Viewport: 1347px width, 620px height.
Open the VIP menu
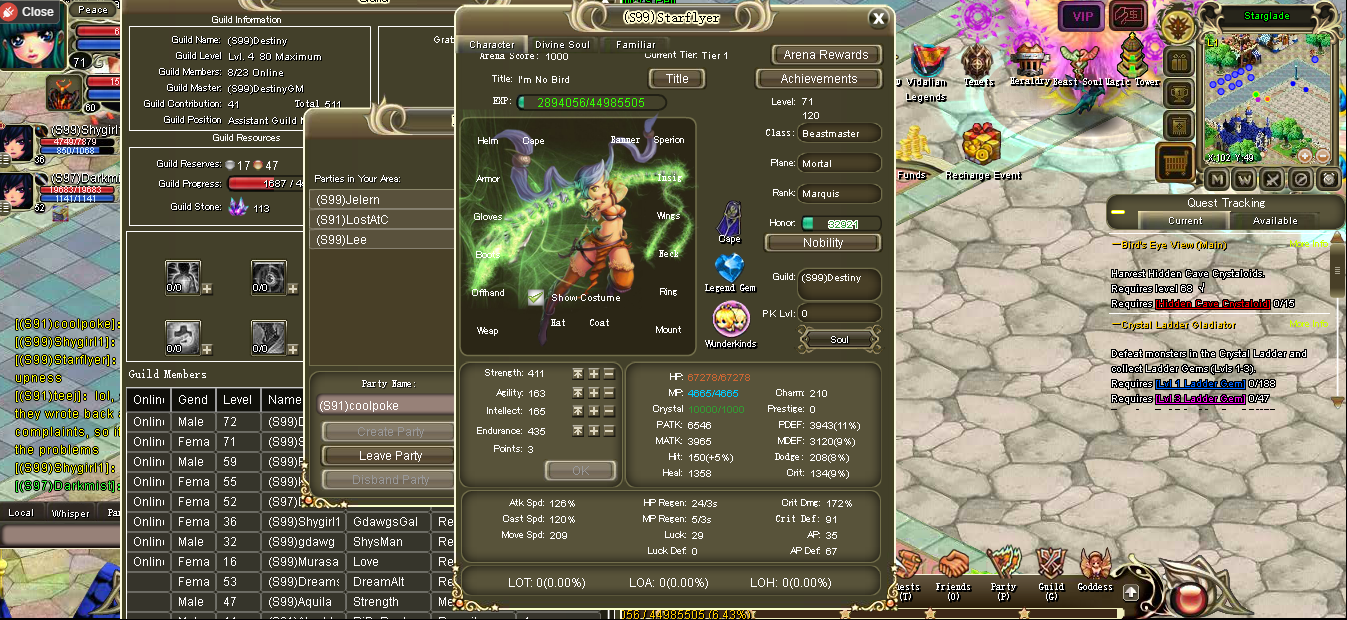point(1082,16)
